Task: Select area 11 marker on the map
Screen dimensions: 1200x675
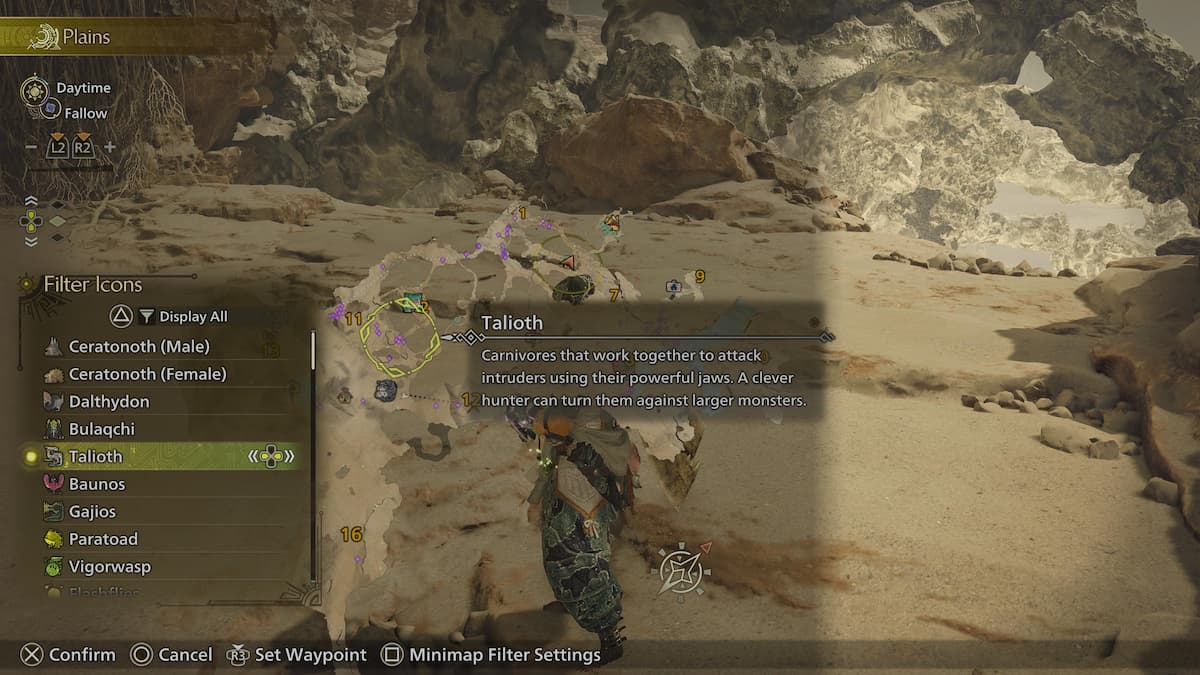Action: point(353,319)
